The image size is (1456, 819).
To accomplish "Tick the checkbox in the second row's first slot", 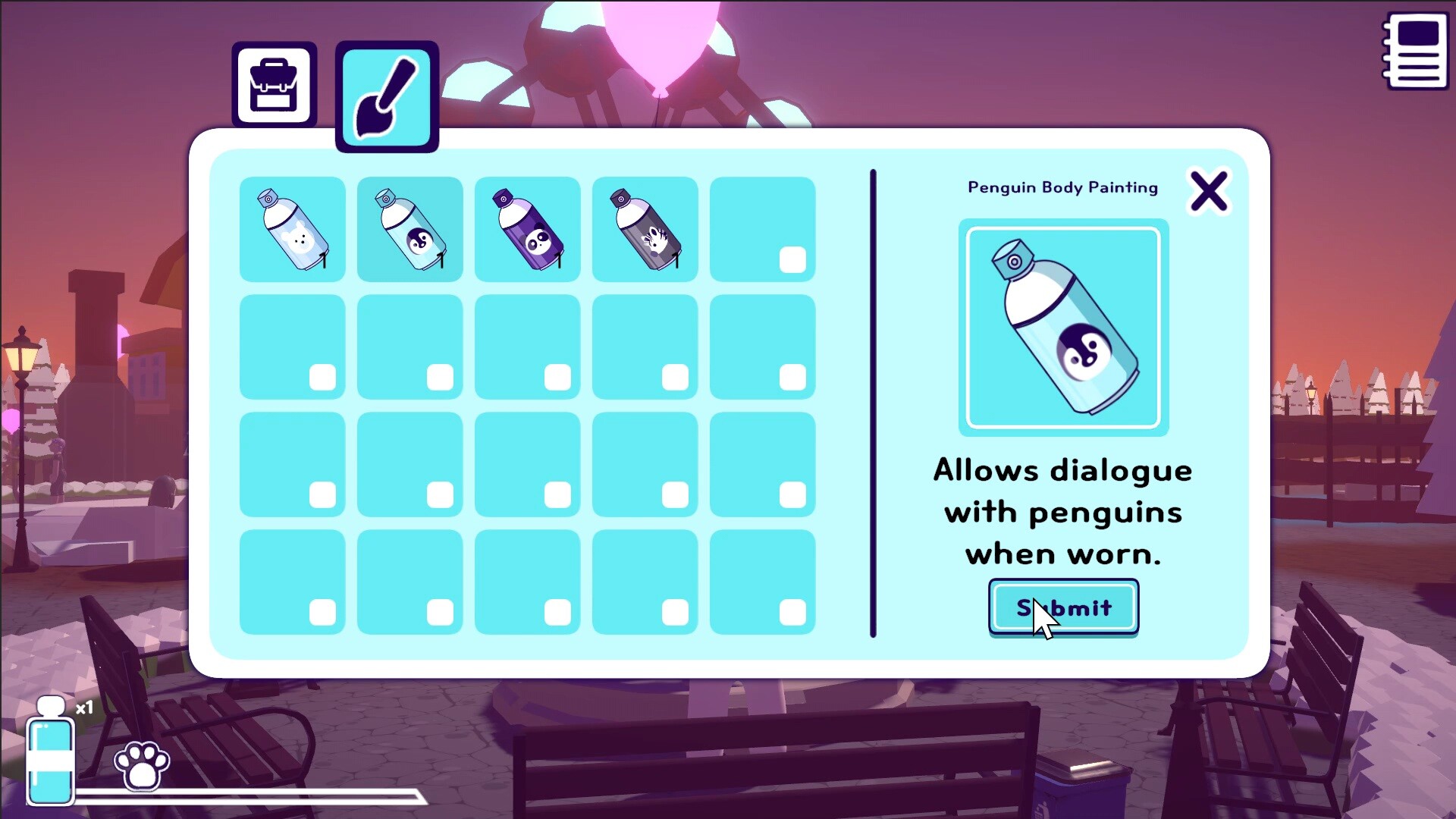I will tap(322, 375).
